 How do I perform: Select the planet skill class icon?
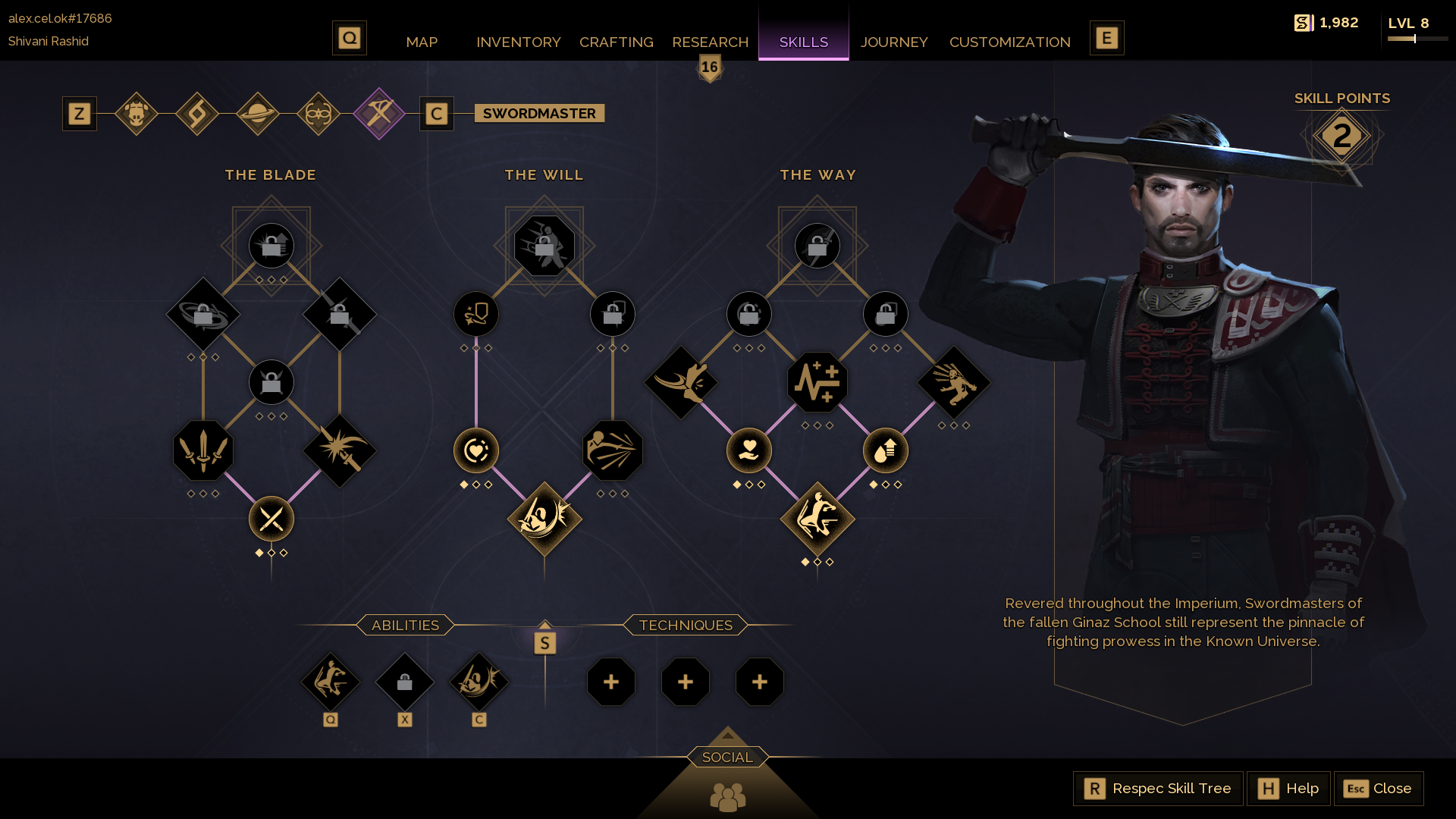(258, 114)
